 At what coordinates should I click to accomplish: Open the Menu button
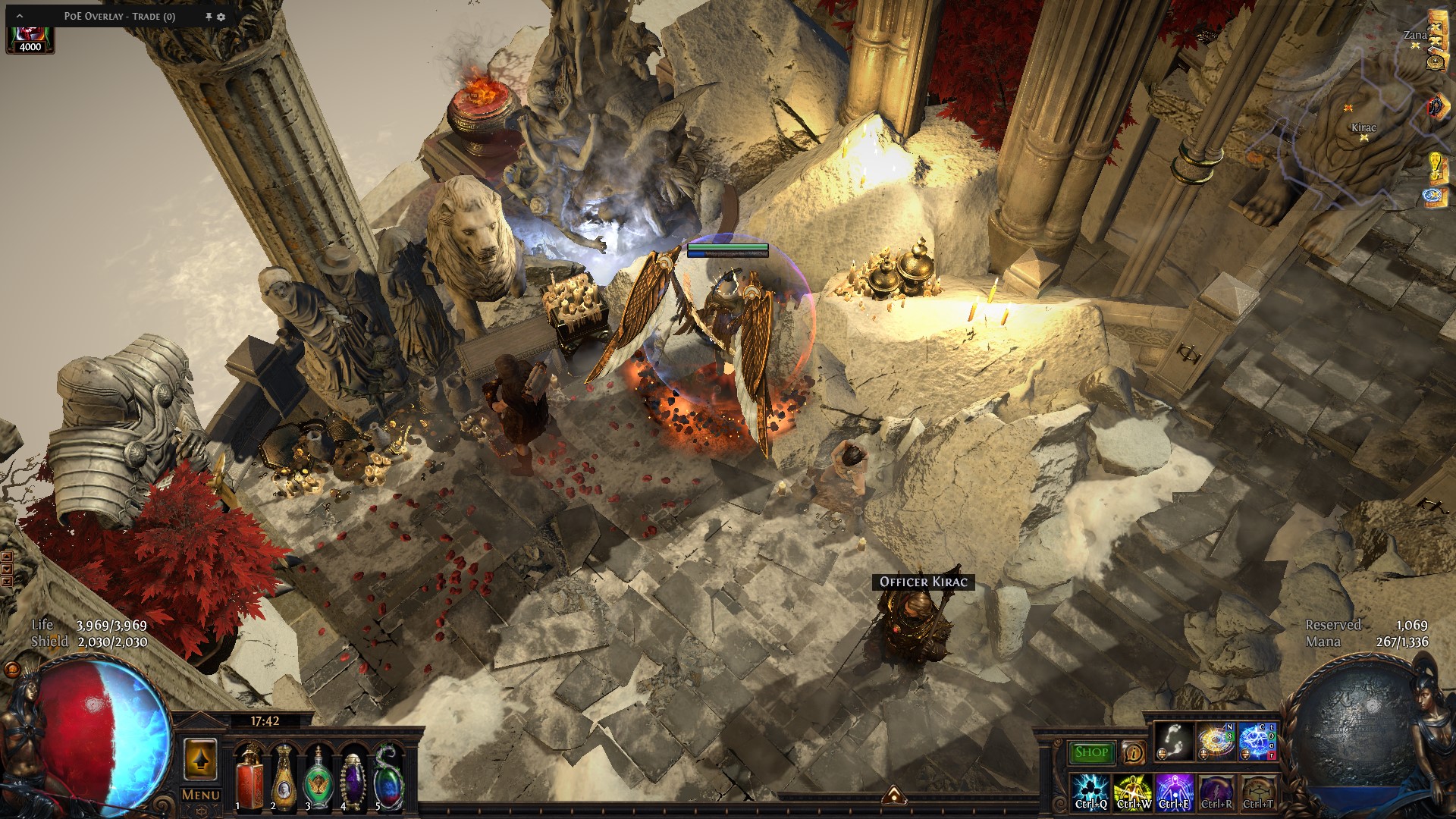tap(201, 795)
